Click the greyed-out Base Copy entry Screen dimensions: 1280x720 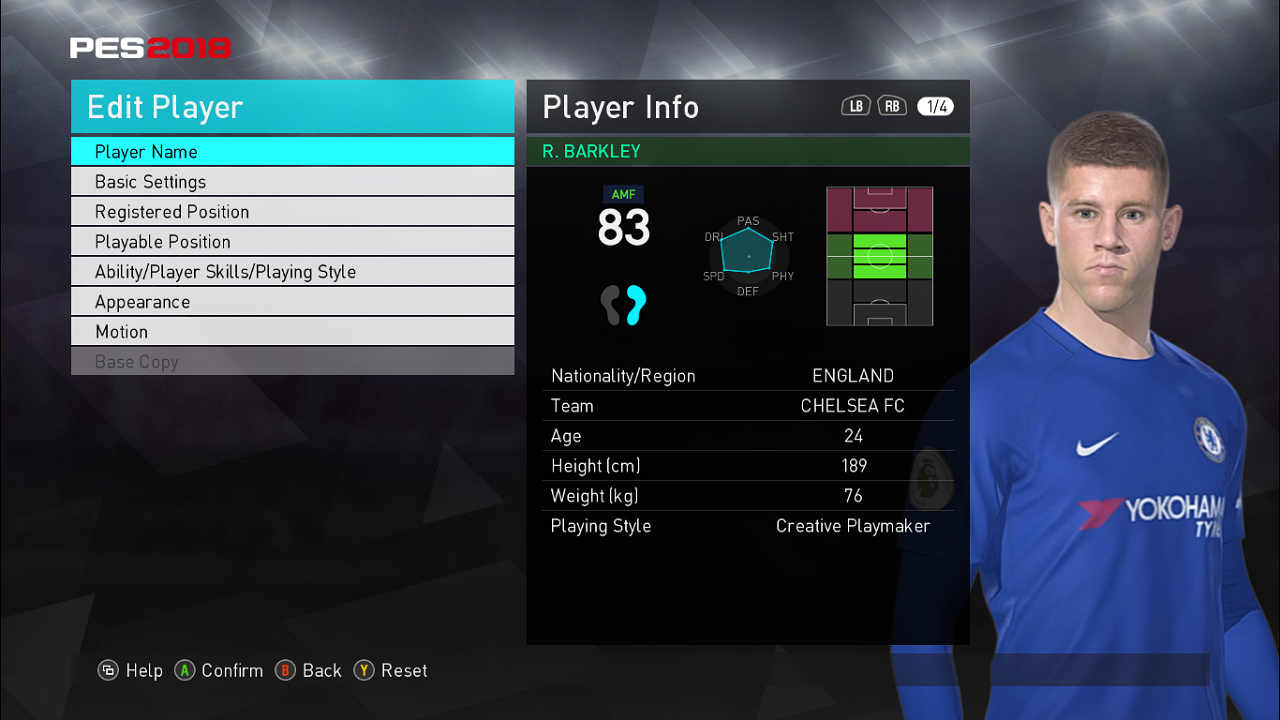(292, 362)
